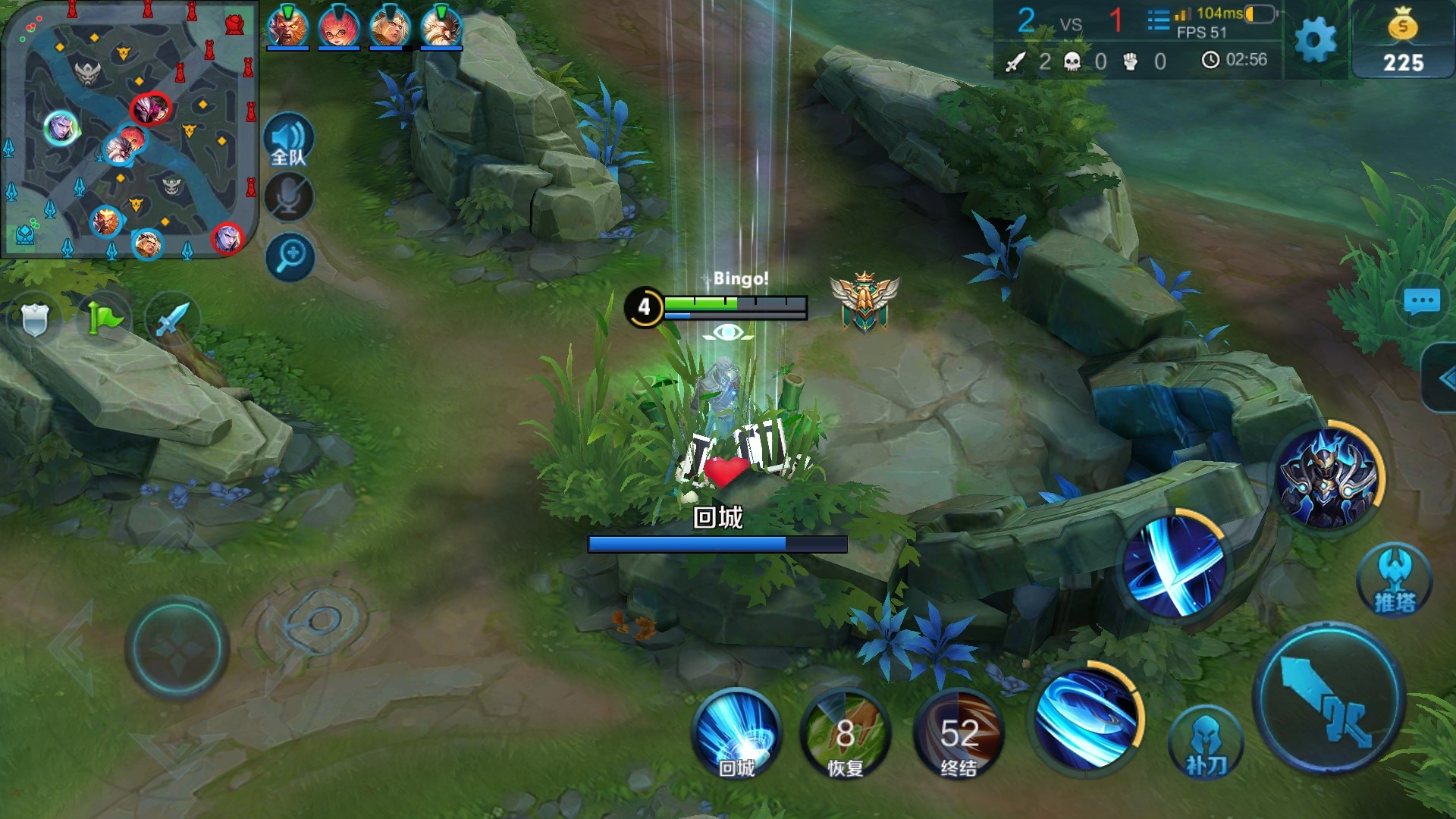This screenshot has height=819, width=1456.
Task: Open the chat bubble panel
Action: coord(1421,302)
